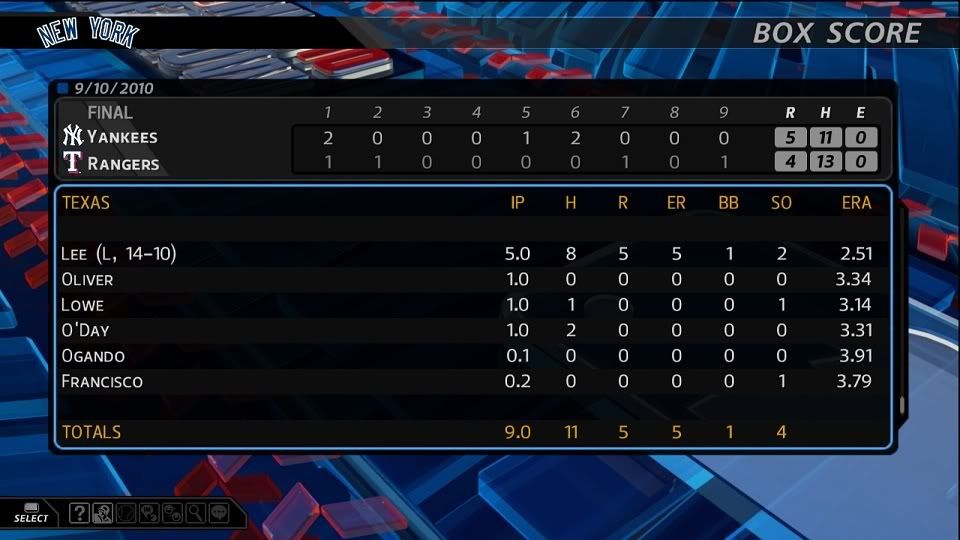Click the box score scrollbar handle
Image resolution: width=960 pixels, height=540 pixels.
(902, 405)
